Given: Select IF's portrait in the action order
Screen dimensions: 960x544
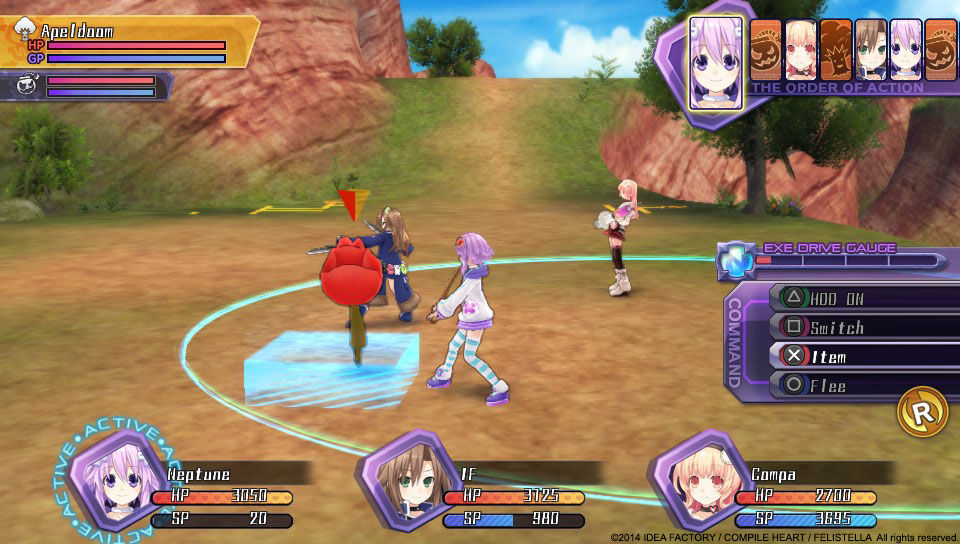Looking at the screenshot, I should click(870, 48).
